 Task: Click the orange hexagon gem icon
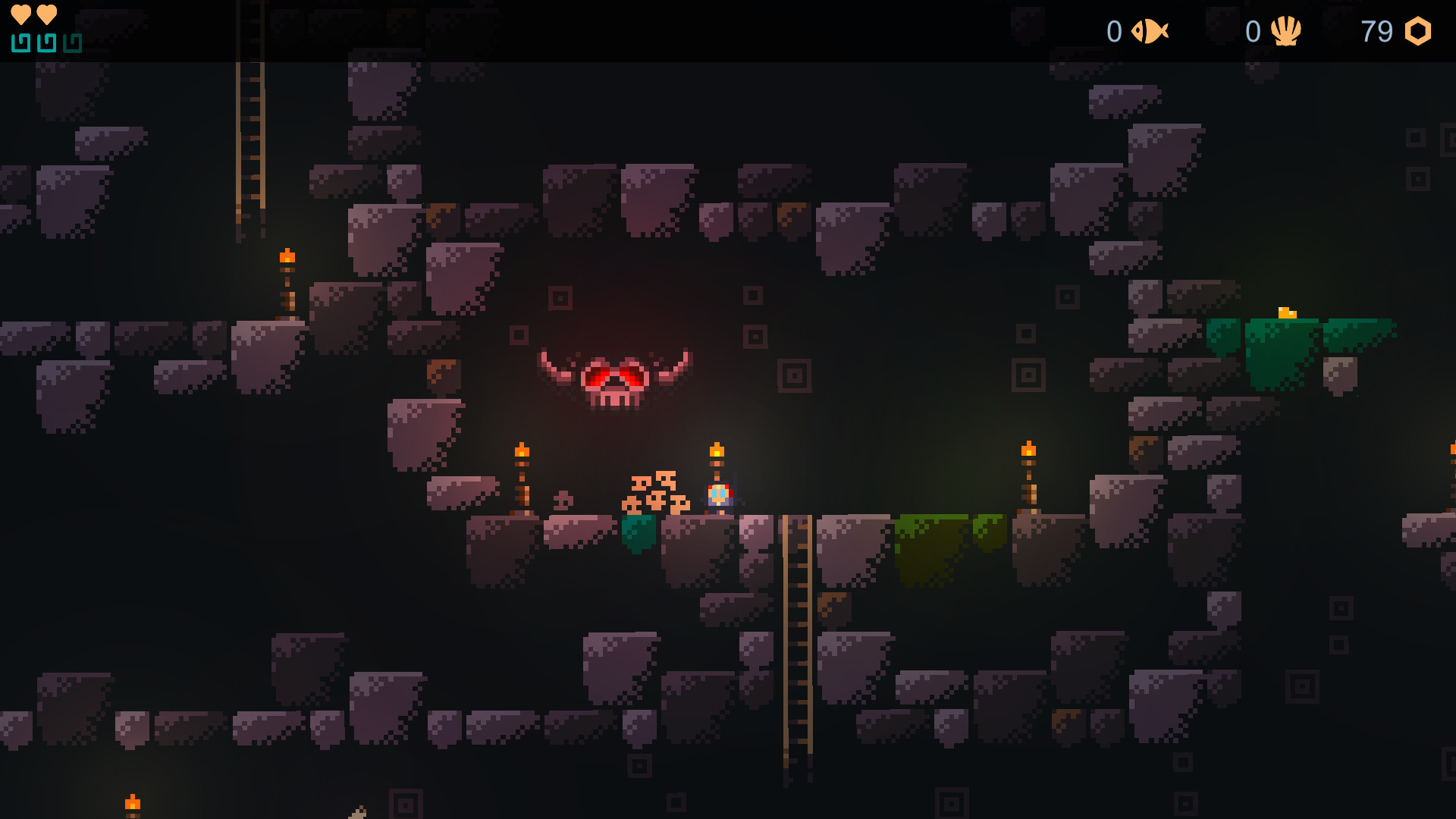pos(1420,32)
